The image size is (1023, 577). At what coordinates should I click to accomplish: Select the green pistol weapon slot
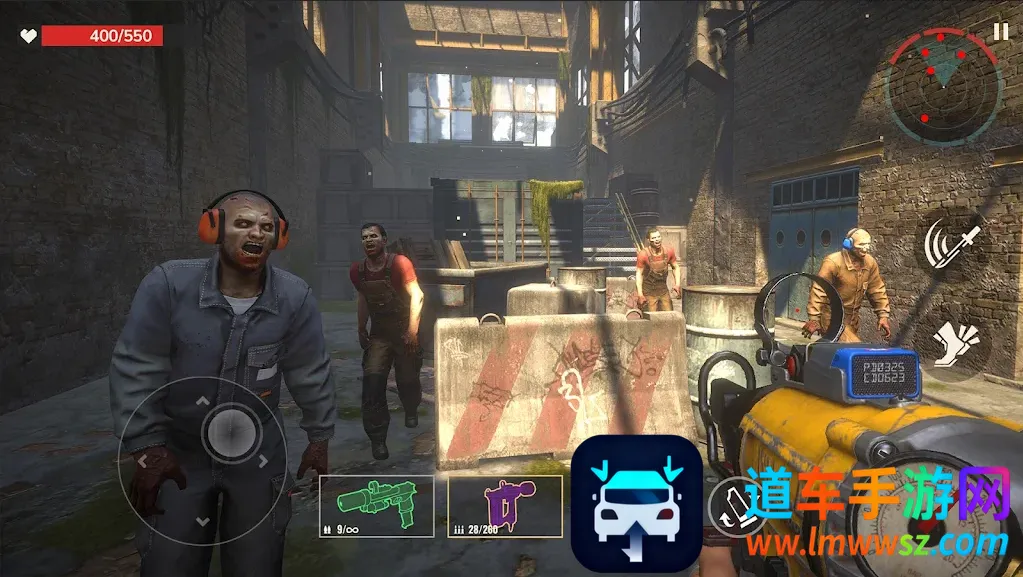pos(376,506)
